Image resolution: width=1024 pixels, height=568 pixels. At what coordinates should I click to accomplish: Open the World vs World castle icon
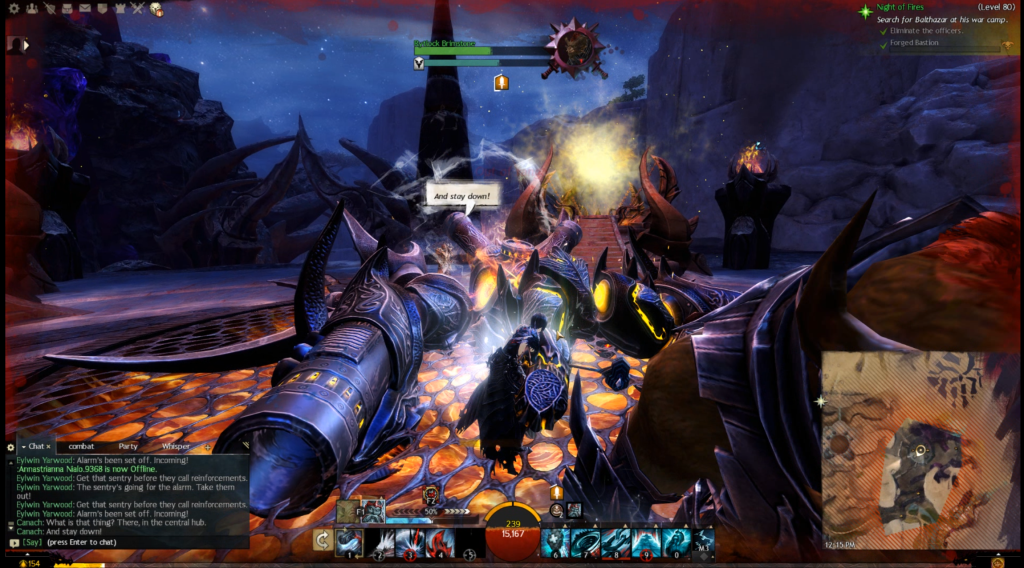pyautogui.click(x=120, y=8)
